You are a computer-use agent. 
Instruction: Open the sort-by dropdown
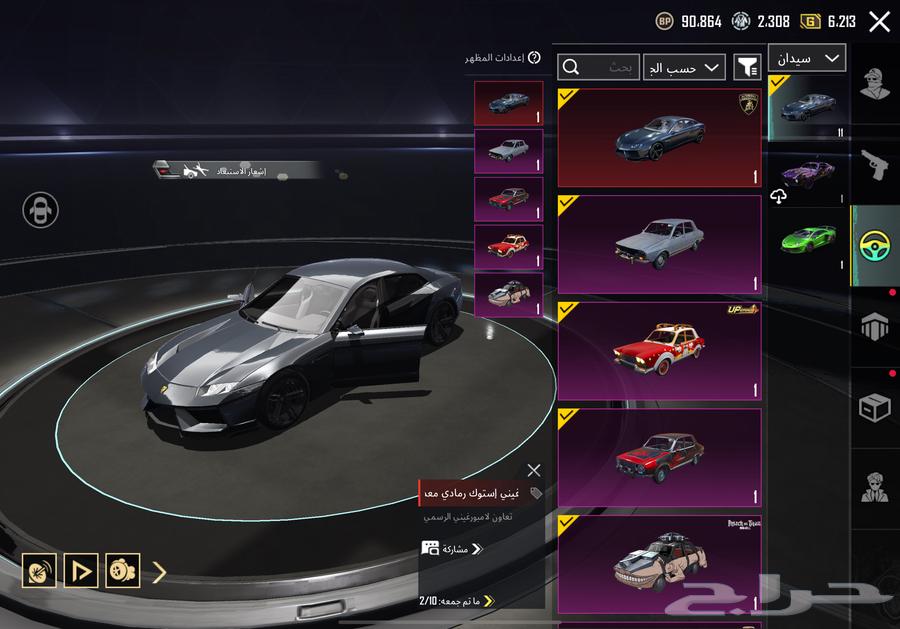tap(684, 67)
